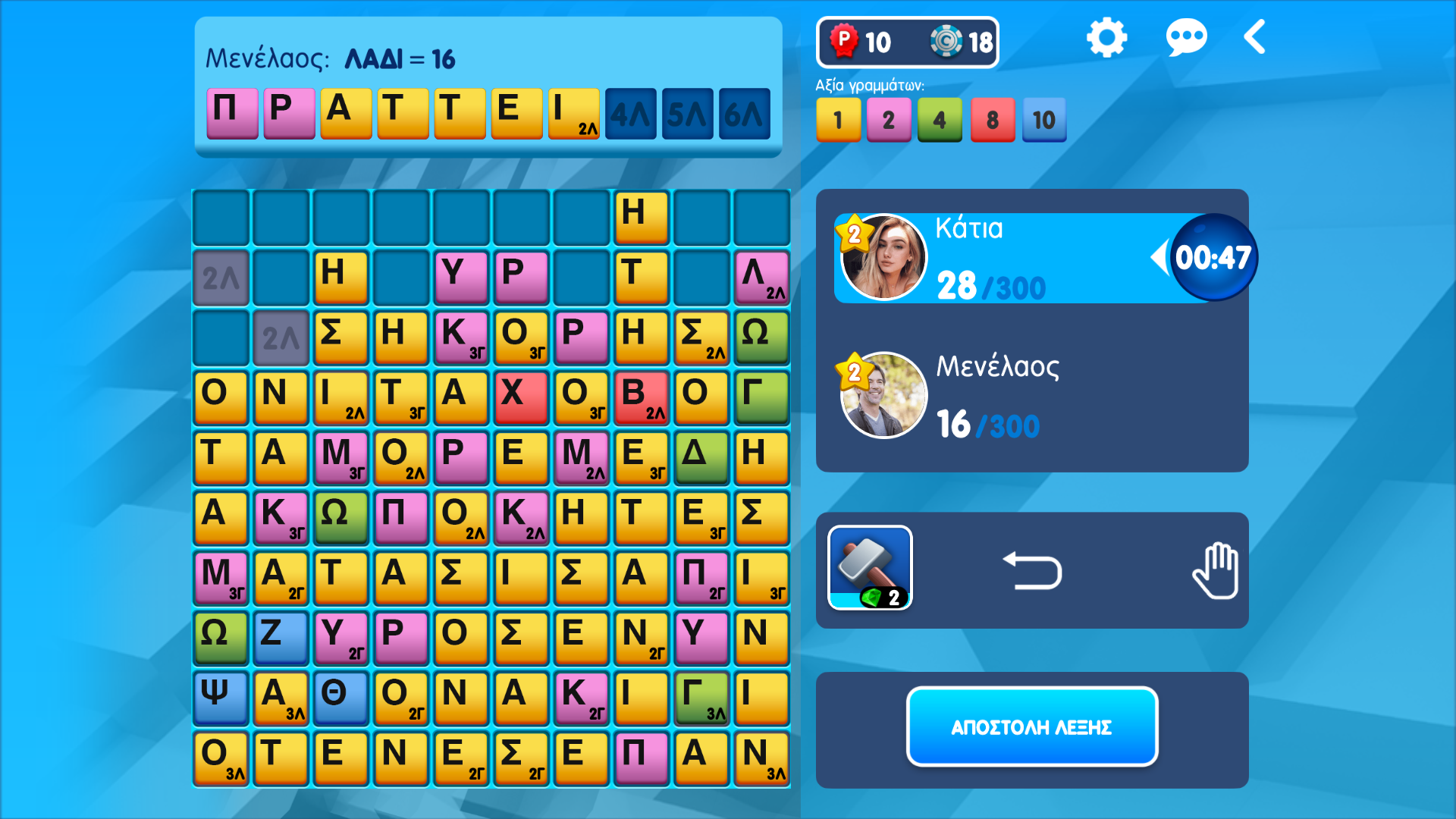1456x819 pixels.
Task: Select the letter Π from the rack
Action: point(232,114)
